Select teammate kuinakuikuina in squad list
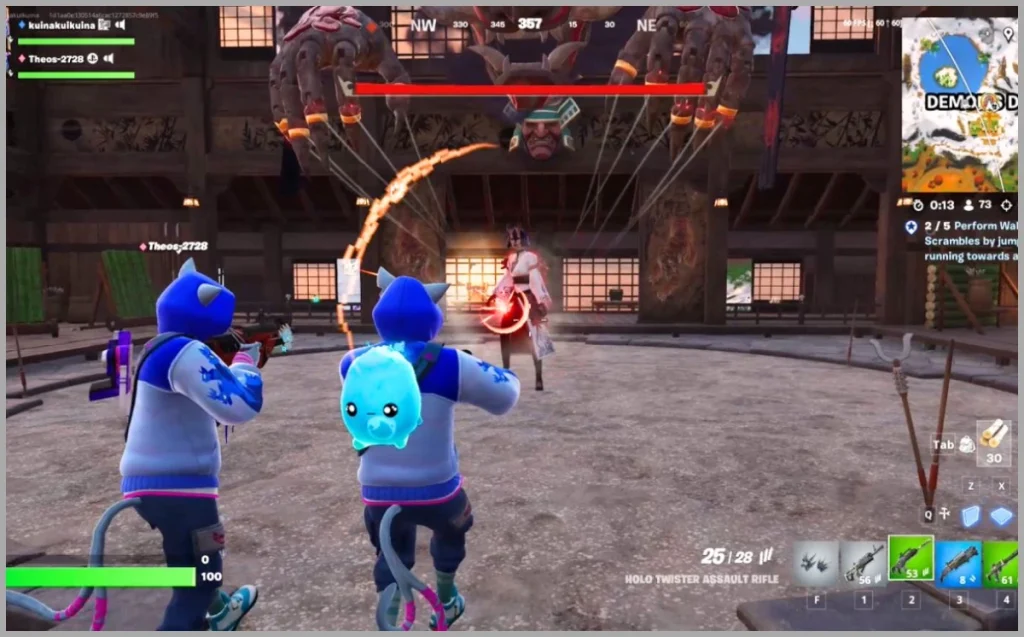 click(60, 24)
